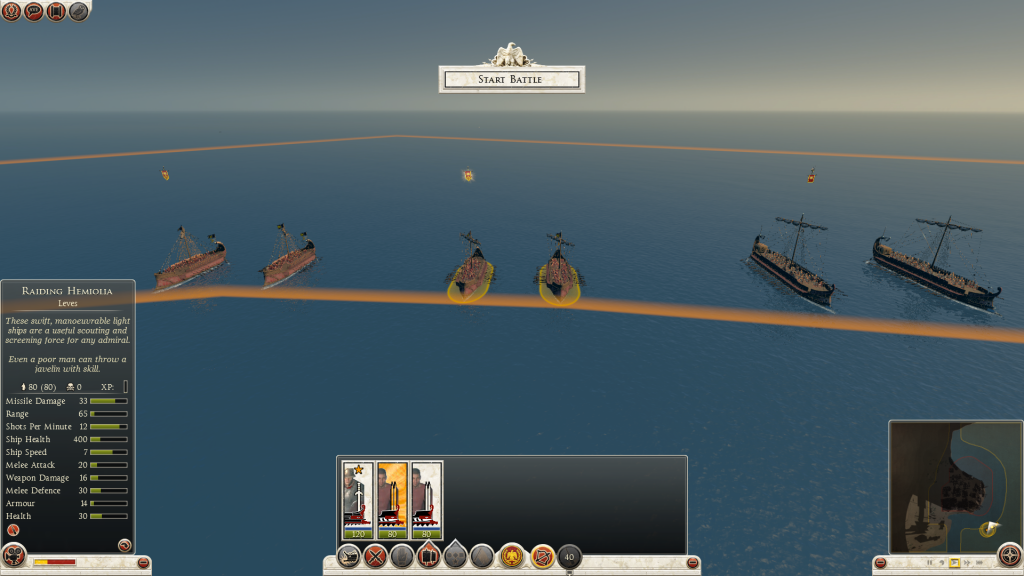Screen dimensions: 1024x576
Task: Collapse the minimap panel with the red minus
Action: 879,564
